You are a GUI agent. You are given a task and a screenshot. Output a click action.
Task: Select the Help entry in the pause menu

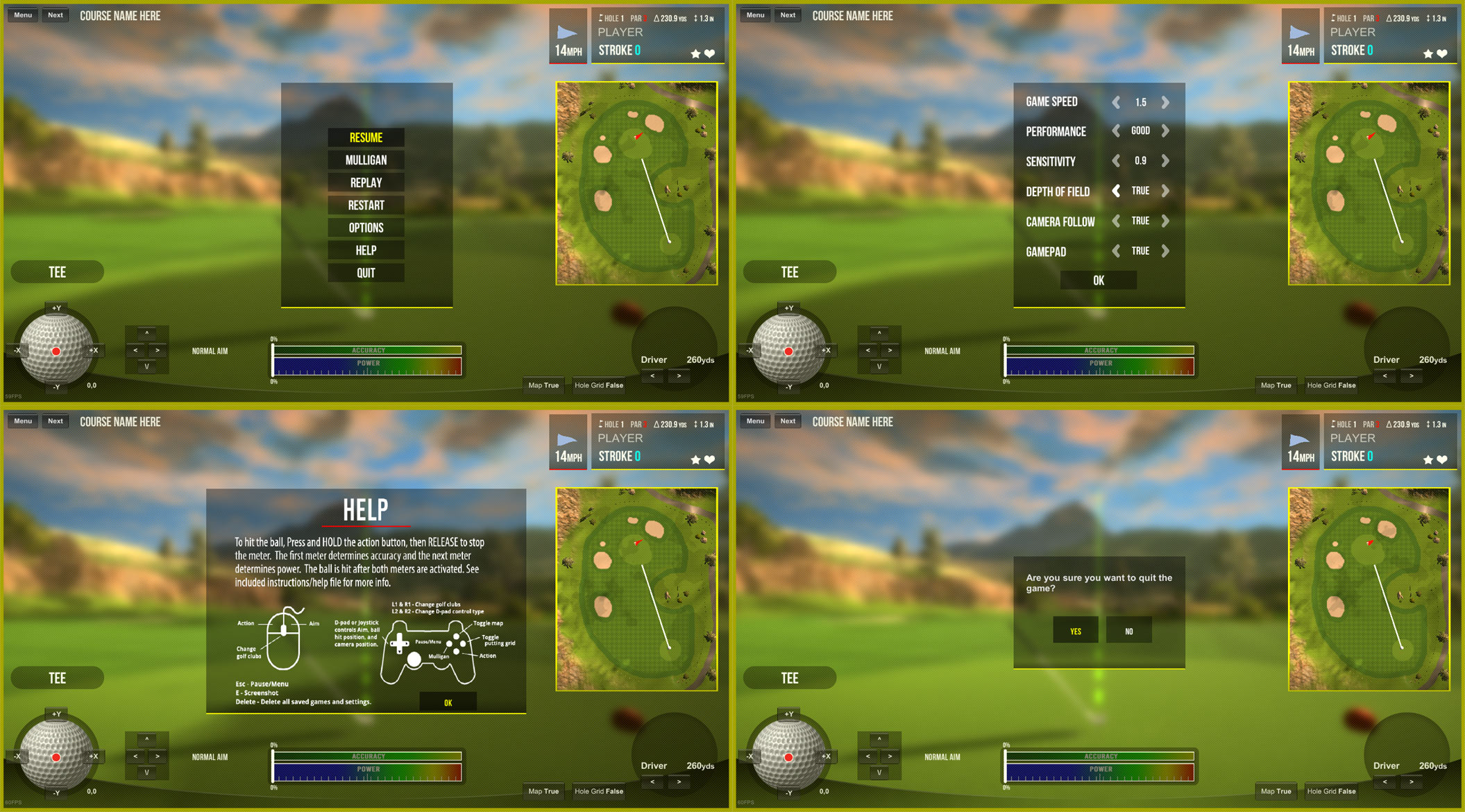pyautogui.click(x=366, y=251)
